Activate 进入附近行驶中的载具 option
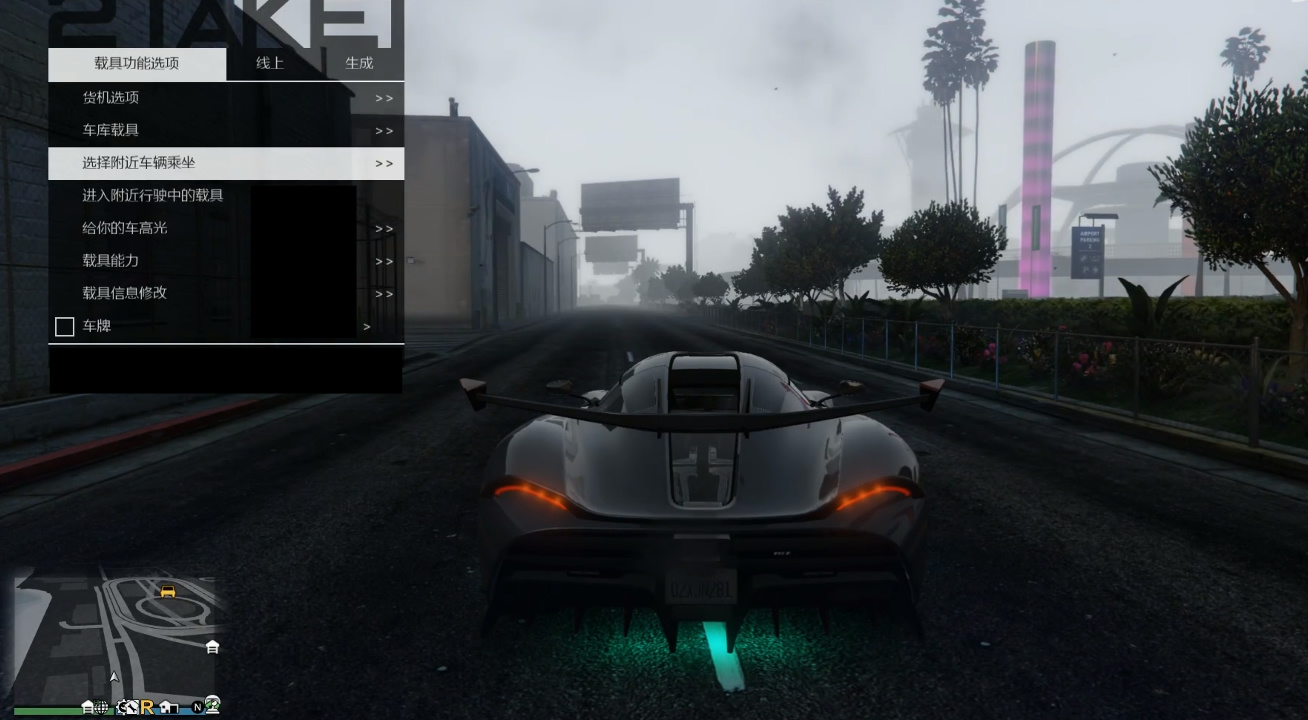Screen dimensions: 1308x720 153,196
